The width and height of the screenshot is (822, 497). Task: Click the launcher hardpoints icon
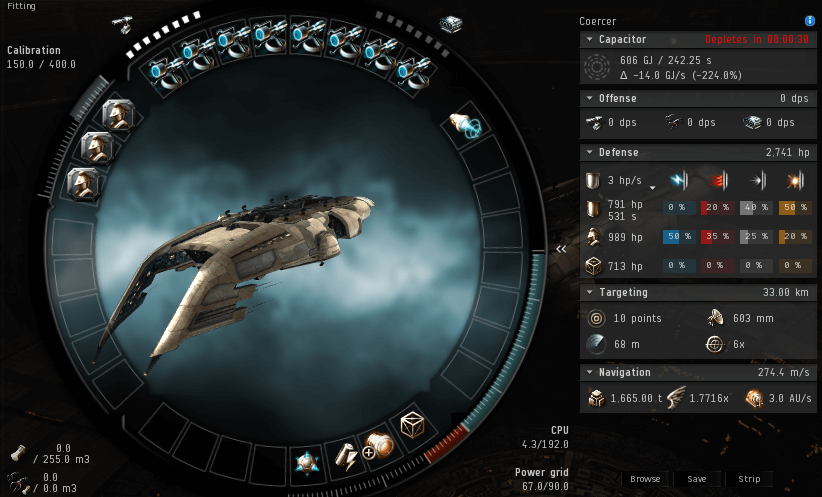pyautogui.click(x=450, y=22)
